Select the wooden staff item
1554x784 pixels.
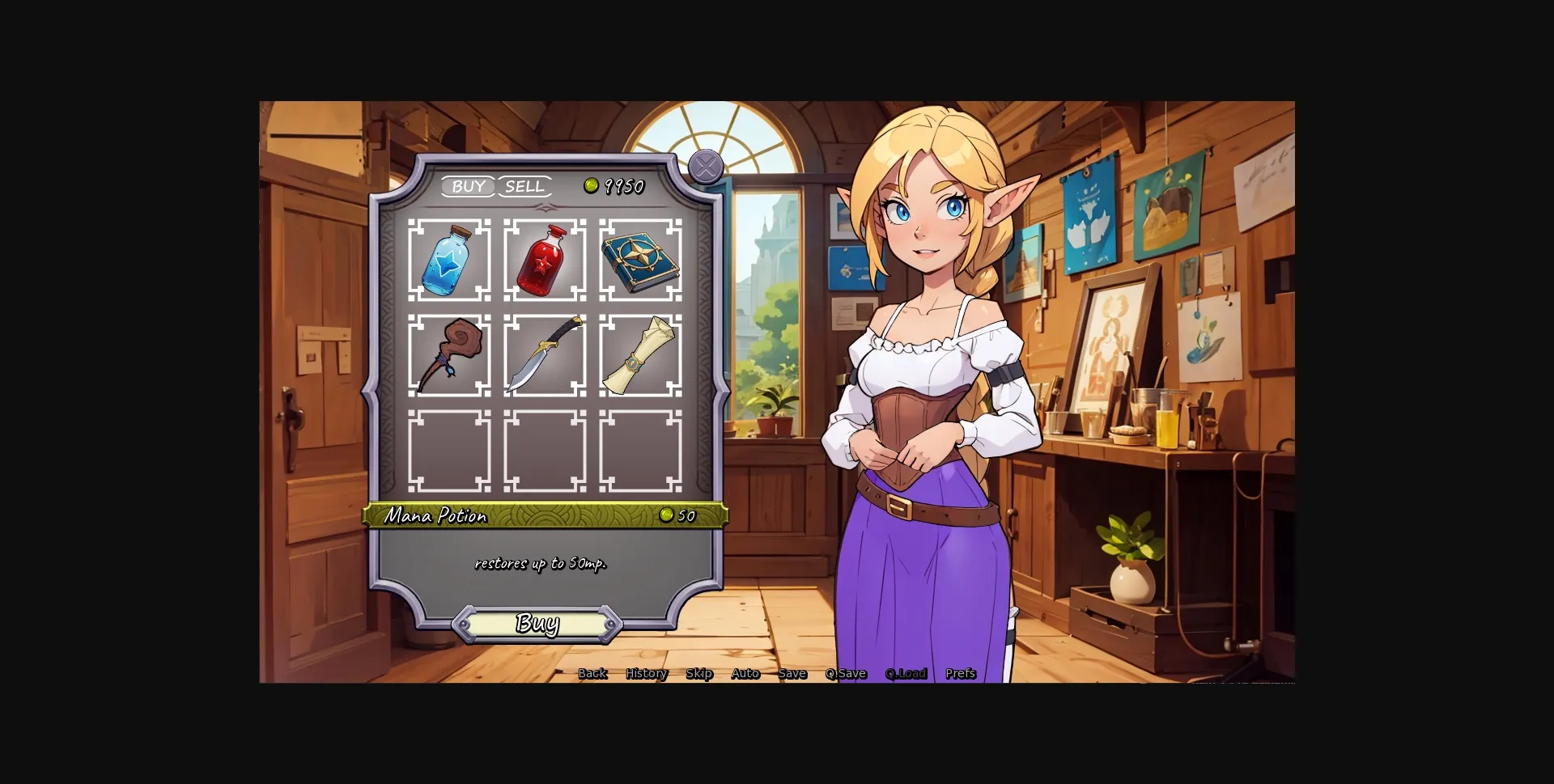point(451,356)
